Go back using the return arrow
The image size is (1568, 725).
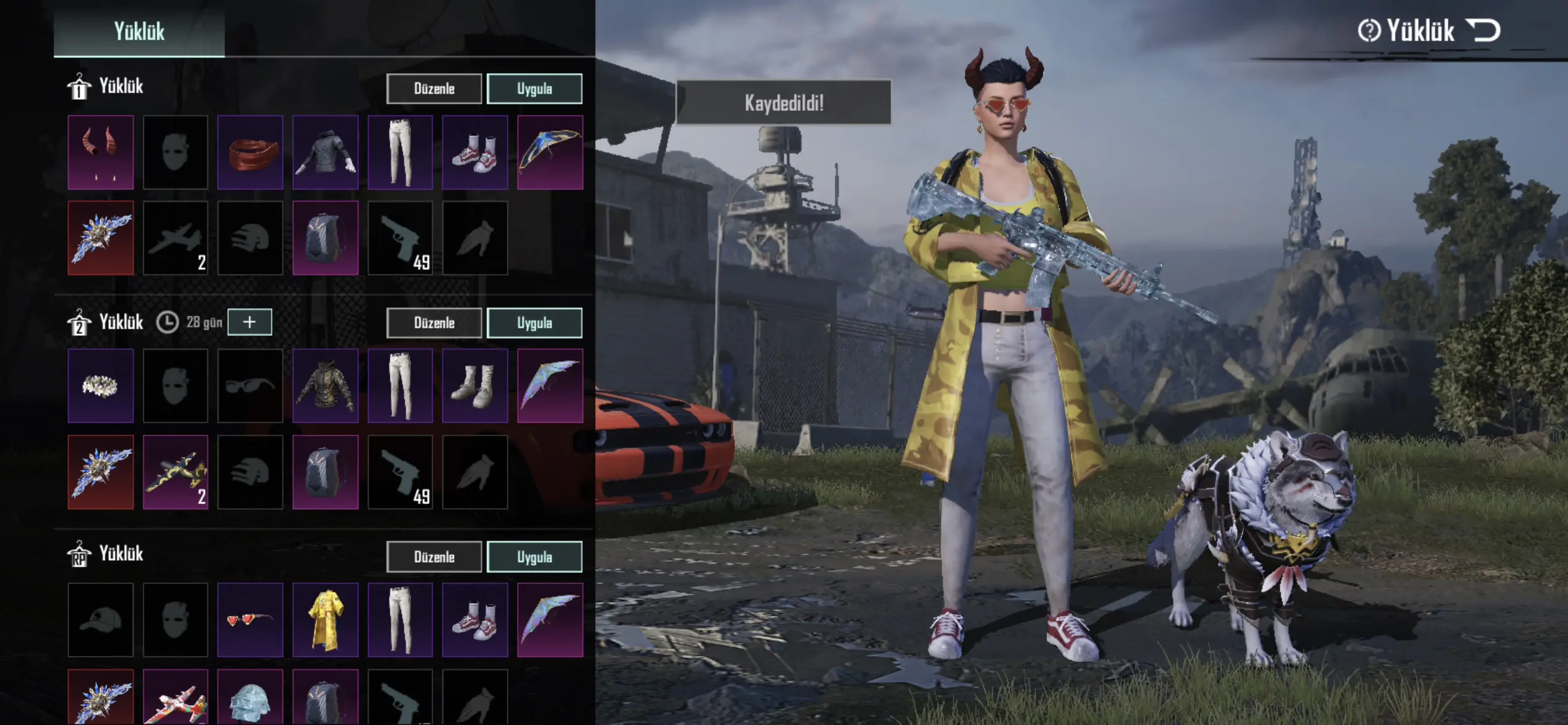[x=1484, y=30]
